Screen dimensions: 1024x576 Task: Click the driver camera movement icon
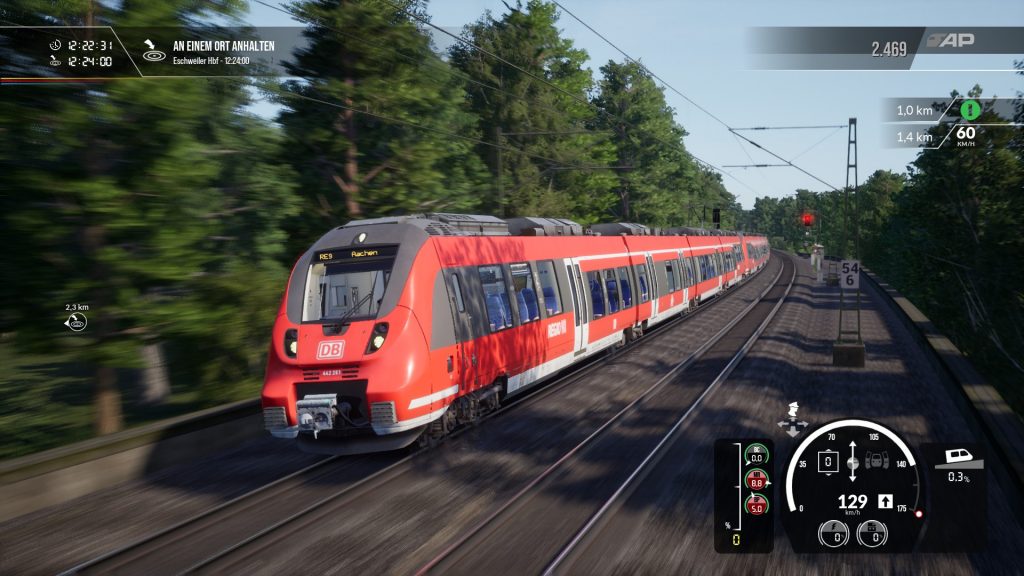click(x=793, y=420)
